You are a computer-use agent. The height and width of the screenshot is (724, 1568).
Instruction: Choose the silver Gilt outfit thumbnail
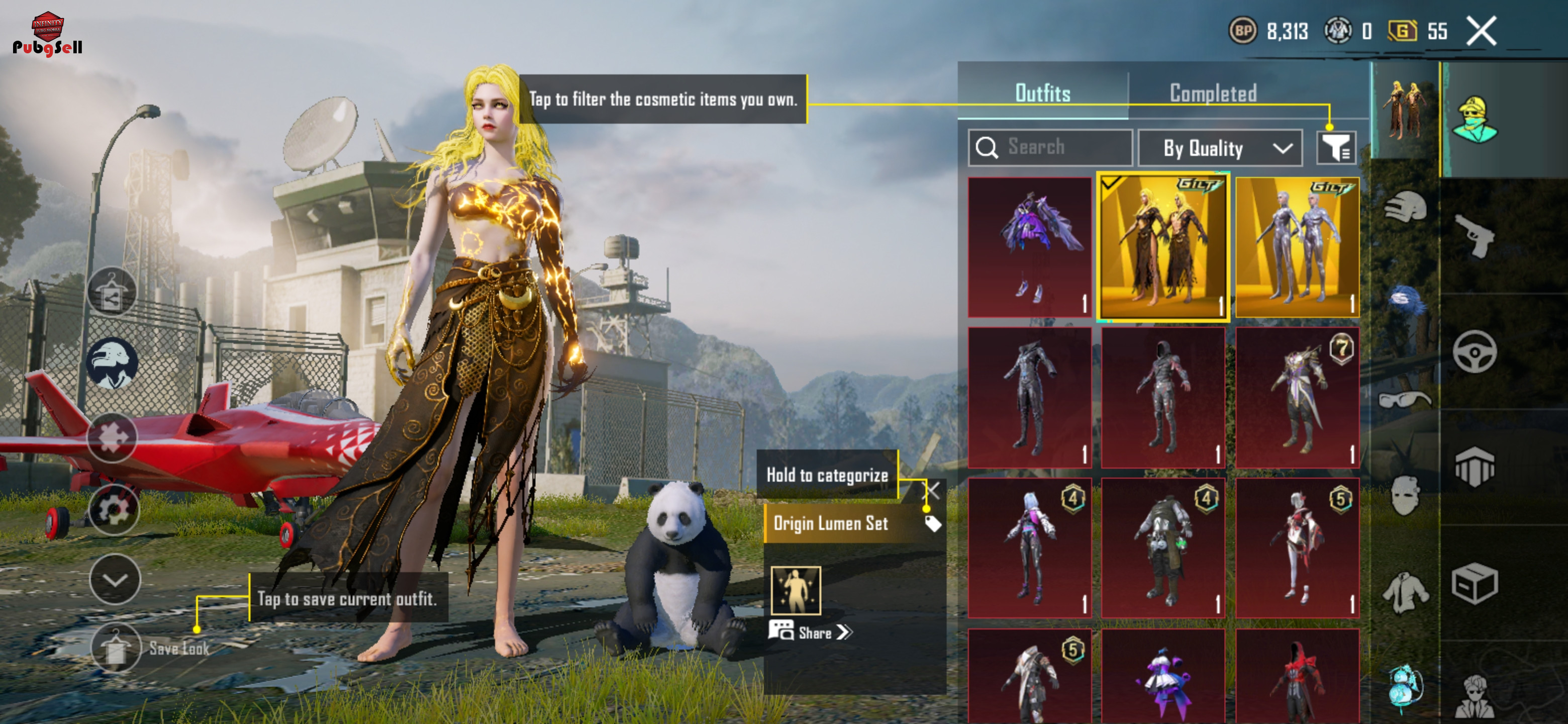[1297, 246]
